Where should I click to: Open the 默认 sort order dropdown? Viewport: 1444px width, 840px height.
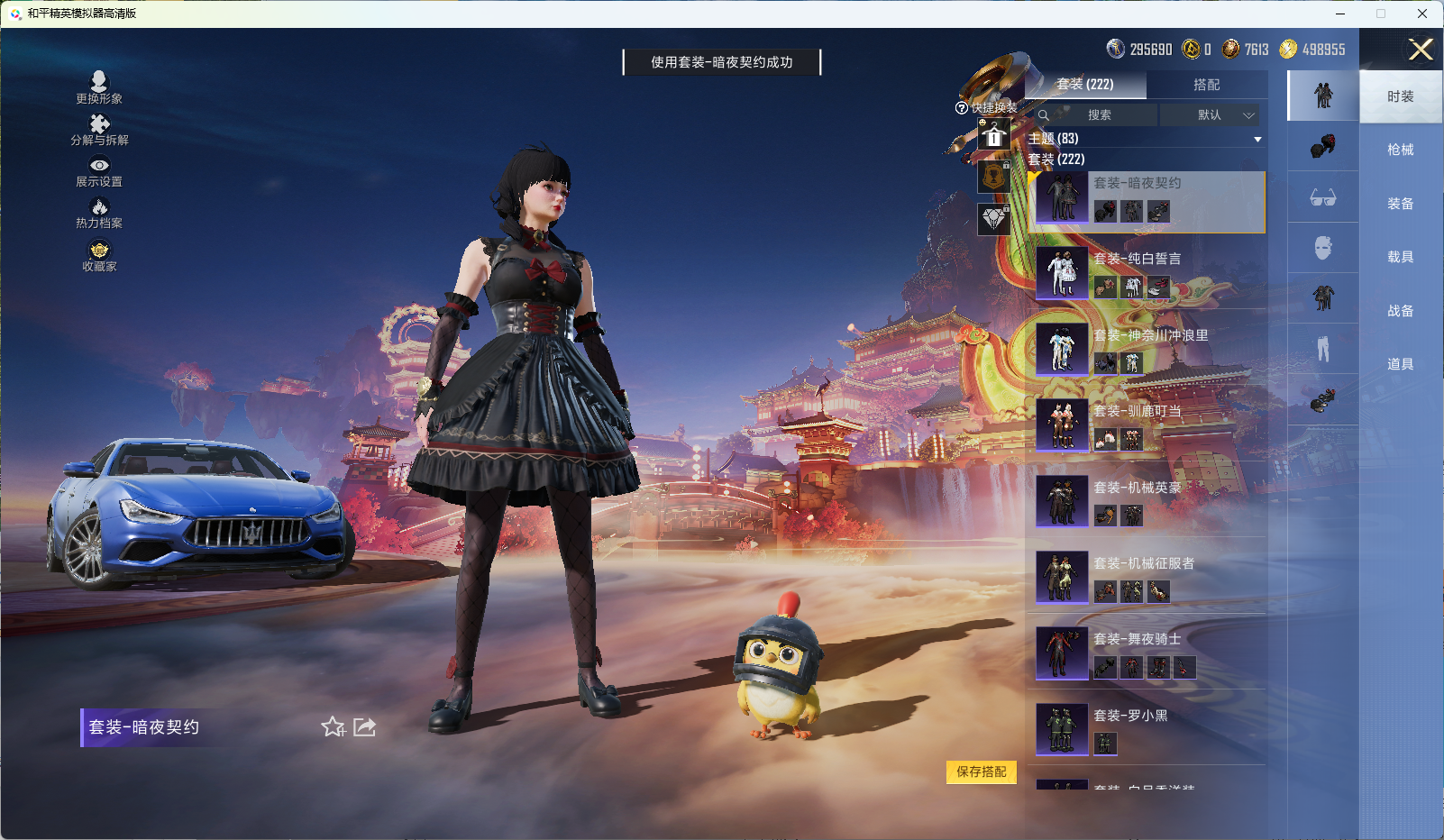1211,115
